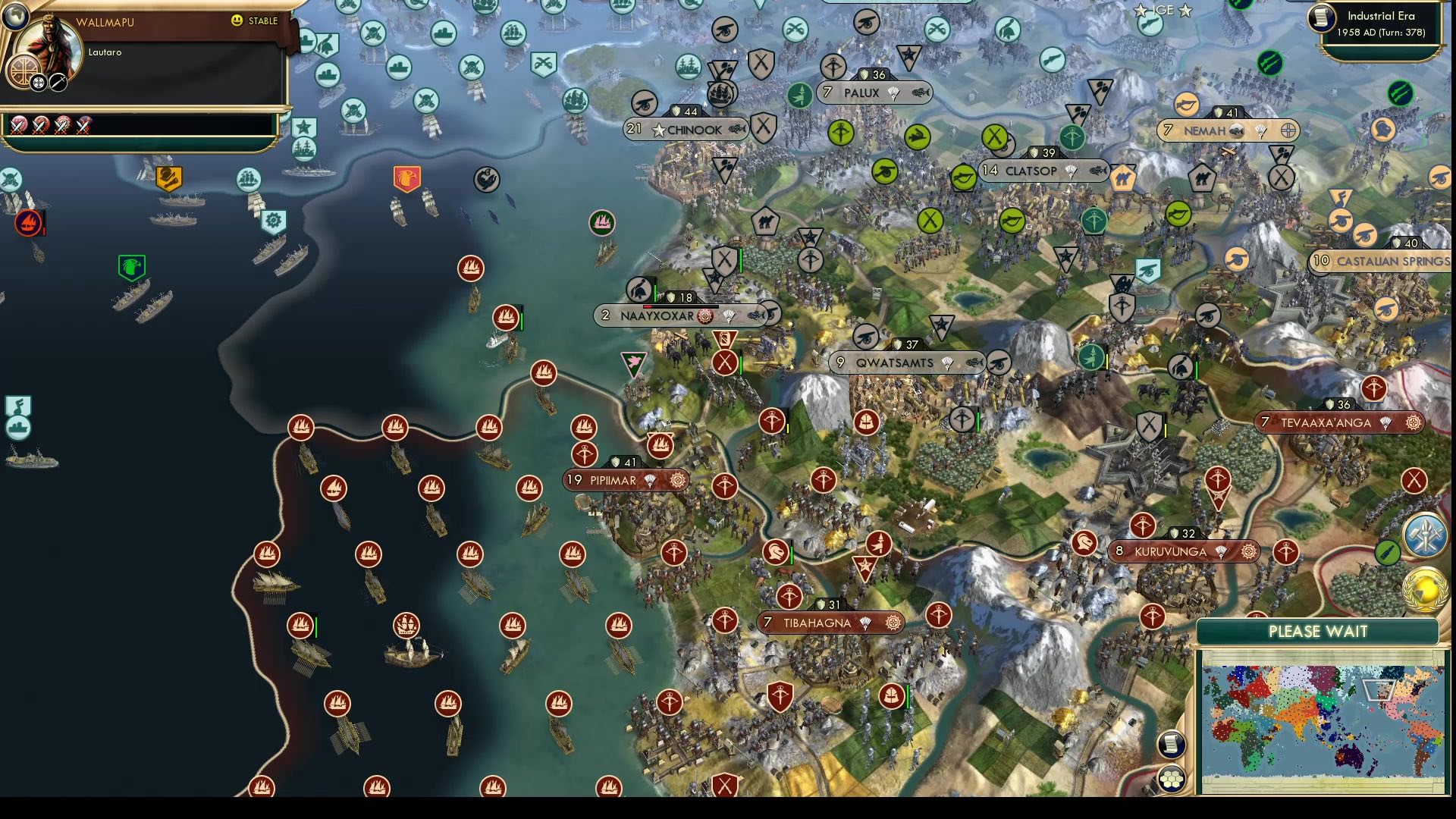Click the Mapuche emblem medallion under the portrait

(23, 71)
